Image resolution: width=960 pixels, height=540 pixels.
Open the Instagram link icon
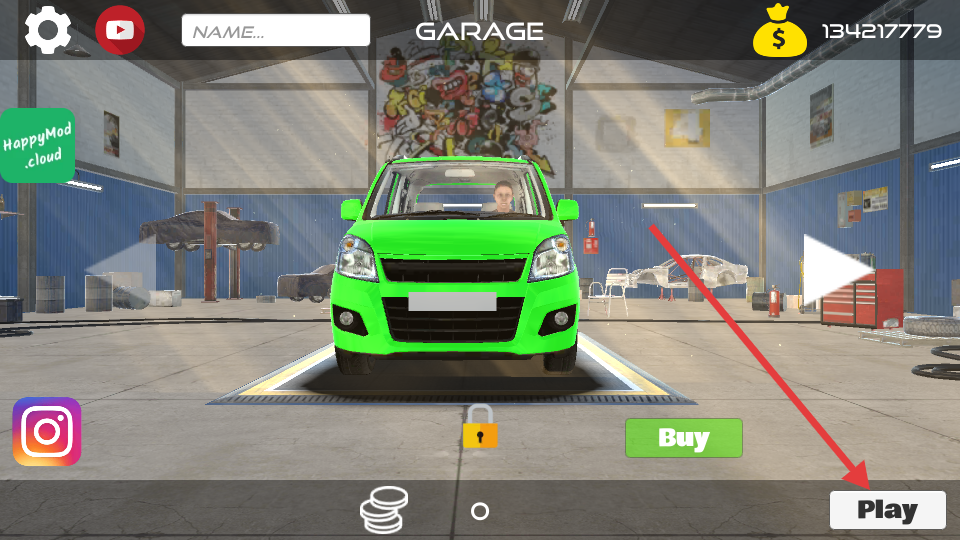coord(47,431)
